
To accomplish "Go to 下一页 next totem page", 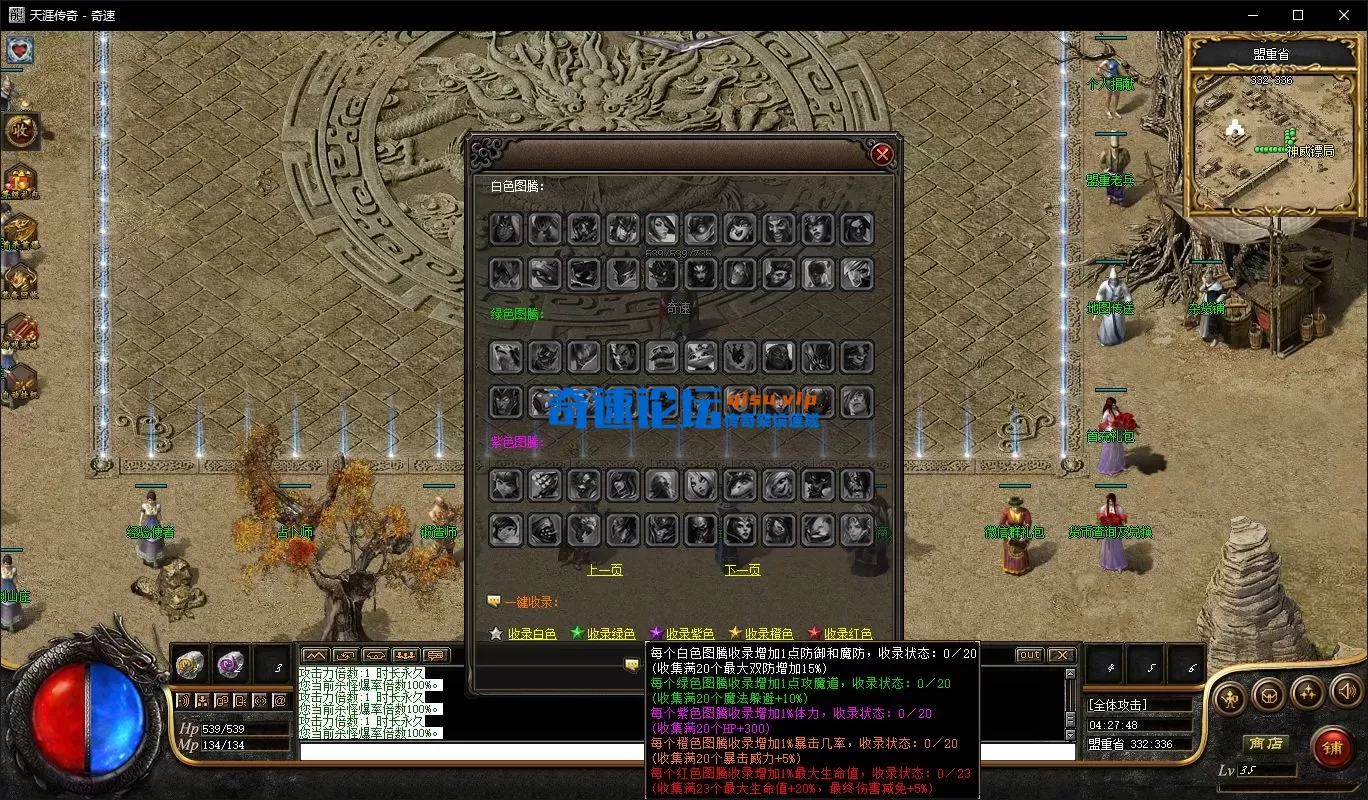I will [x=741, y=568].
